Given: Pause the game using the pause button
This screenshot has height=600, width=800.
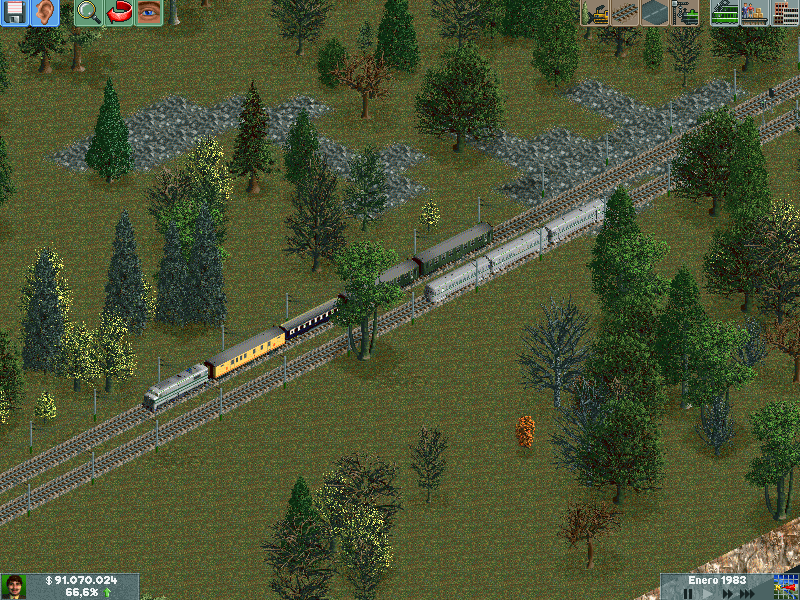Looking at the screenshot, I should click(x=688, y=593).
